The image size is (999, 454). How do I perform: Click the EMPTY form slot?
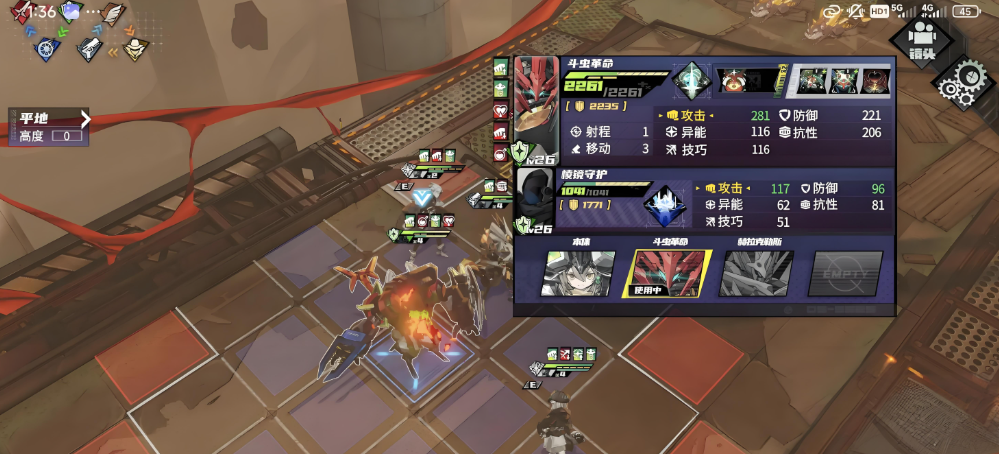point(846,273)
